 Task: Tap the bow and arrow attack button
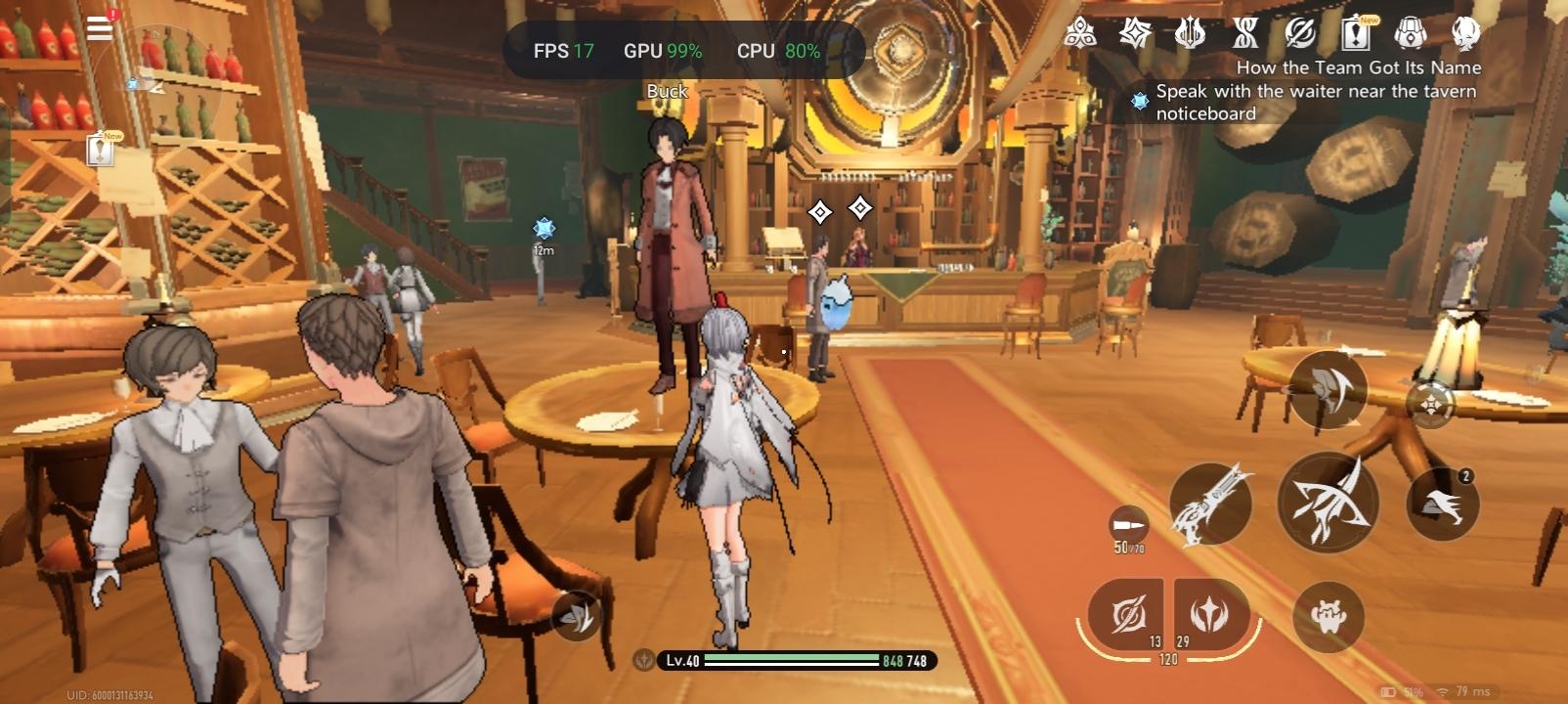1327,504
